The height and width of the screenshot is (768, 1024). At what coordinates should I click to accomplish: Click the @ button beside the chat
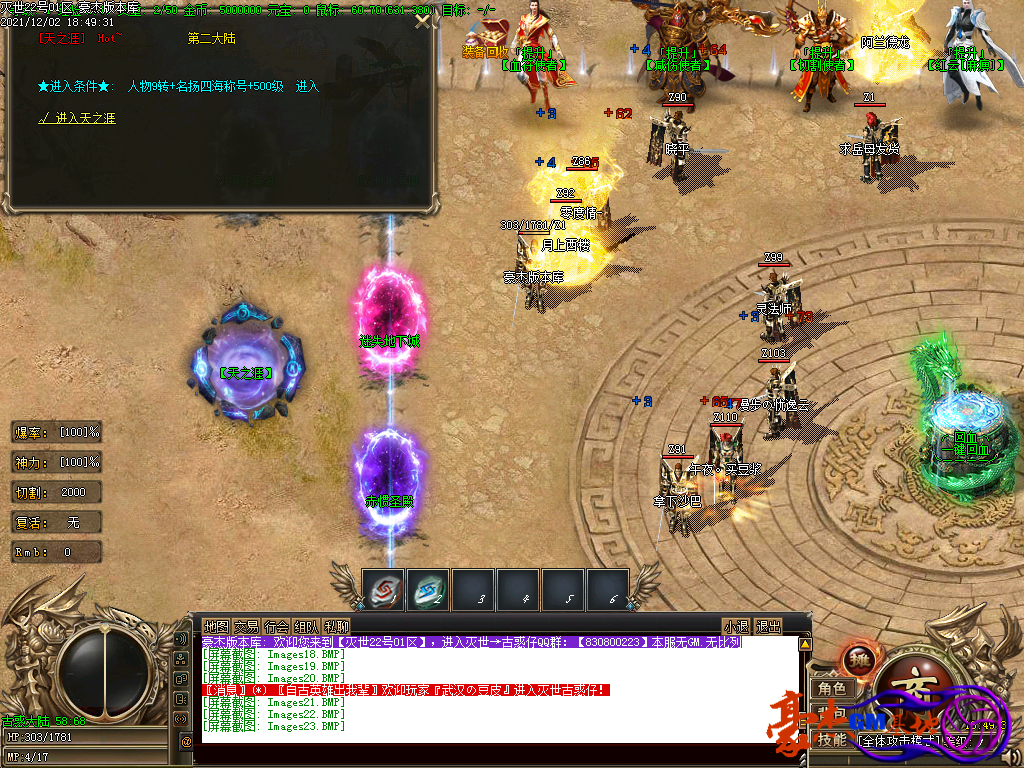click(186, 741)
